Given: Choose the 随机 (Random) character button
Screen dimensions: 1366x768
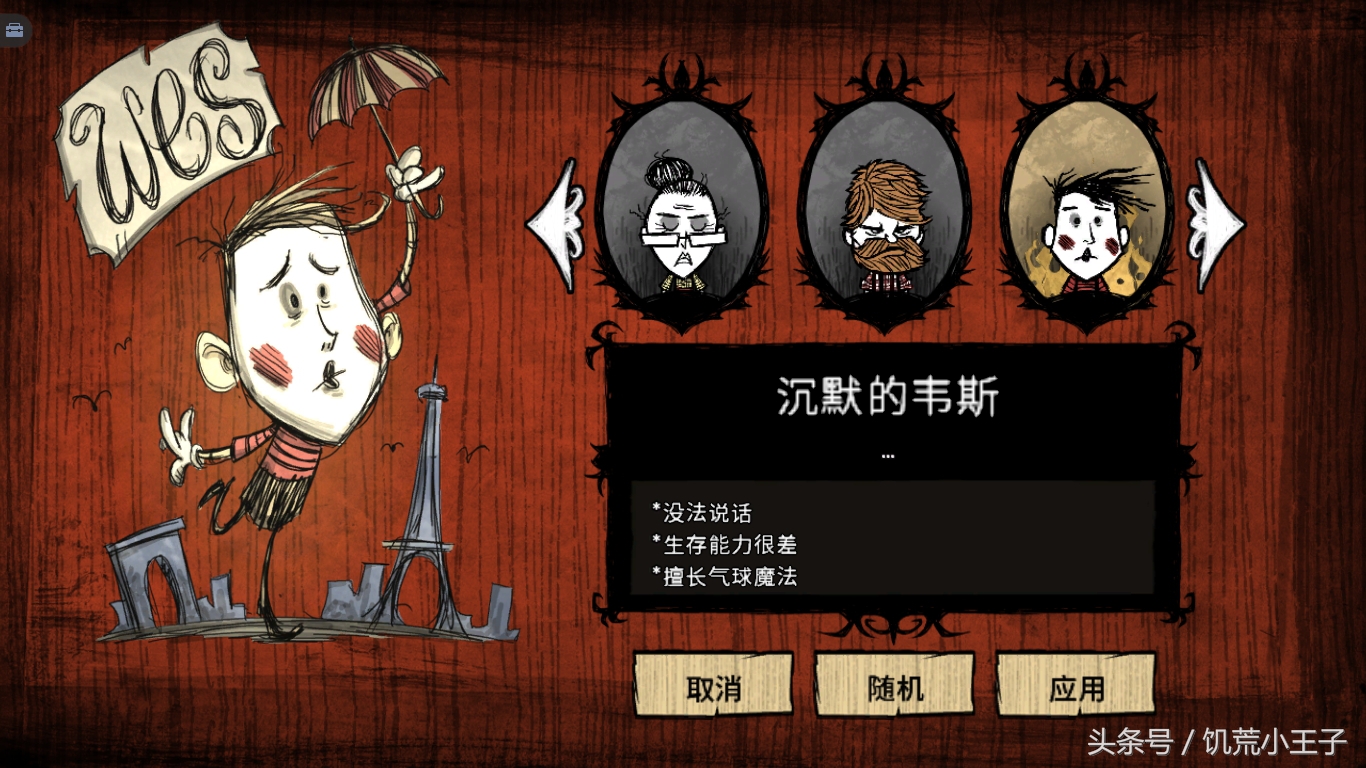Looking at the screenshot, I should (x=895, y=686).
